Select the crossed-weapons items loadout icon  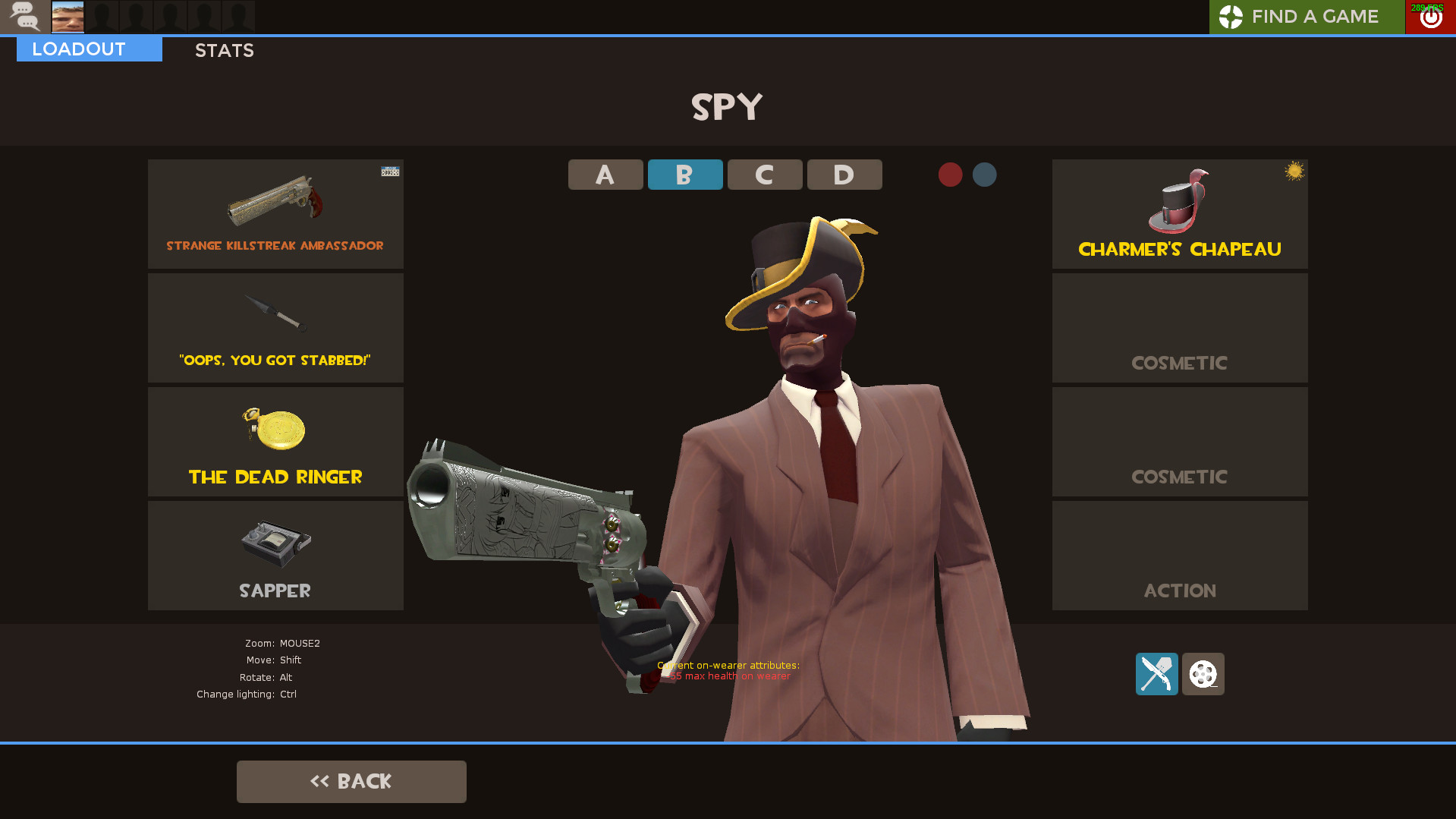click(x=1156, y=674)
